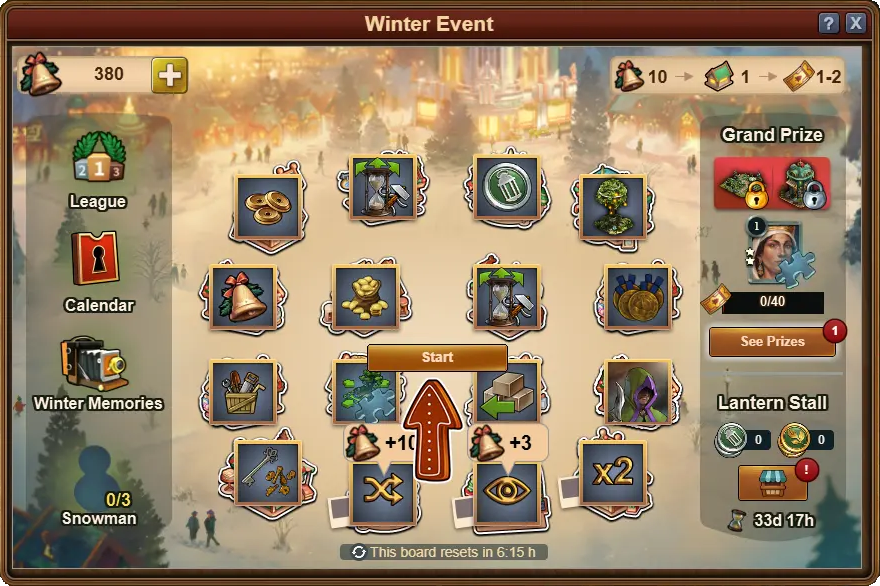Viewport: 880px width, 586px height.
Task: Select the hooded purple character tile
Action: point(638,392)
